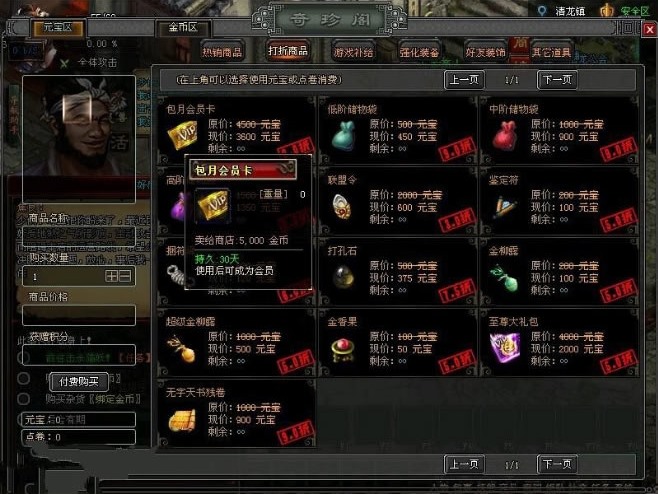Select the 无字天书残卷 scroll item
This screenshot has height=494, width=658.
click(182, 417)
